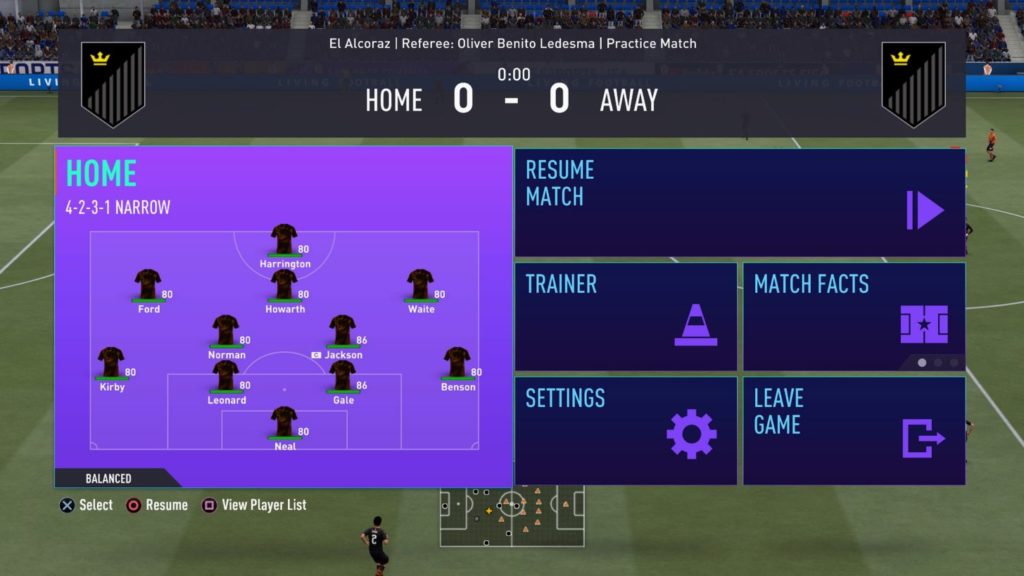This screenshot has width=1024, height=576.
Task: Pick captain Jackson in the formation
Action: coord(342,330)
